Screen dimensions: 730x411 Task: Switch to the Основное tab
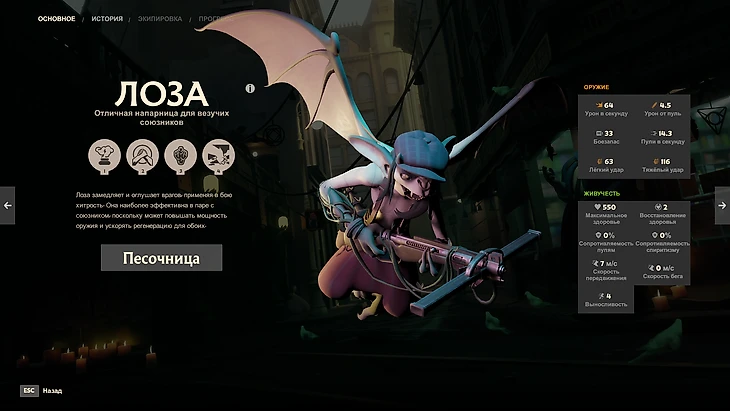pos(56,19)
